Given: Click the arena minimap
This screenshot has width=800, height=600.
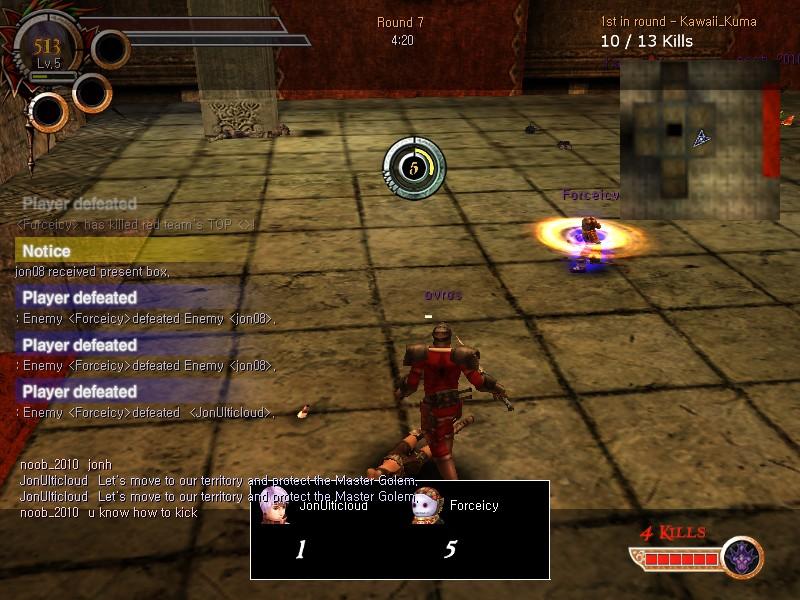Looking at the screenshot, I should 699,138.
